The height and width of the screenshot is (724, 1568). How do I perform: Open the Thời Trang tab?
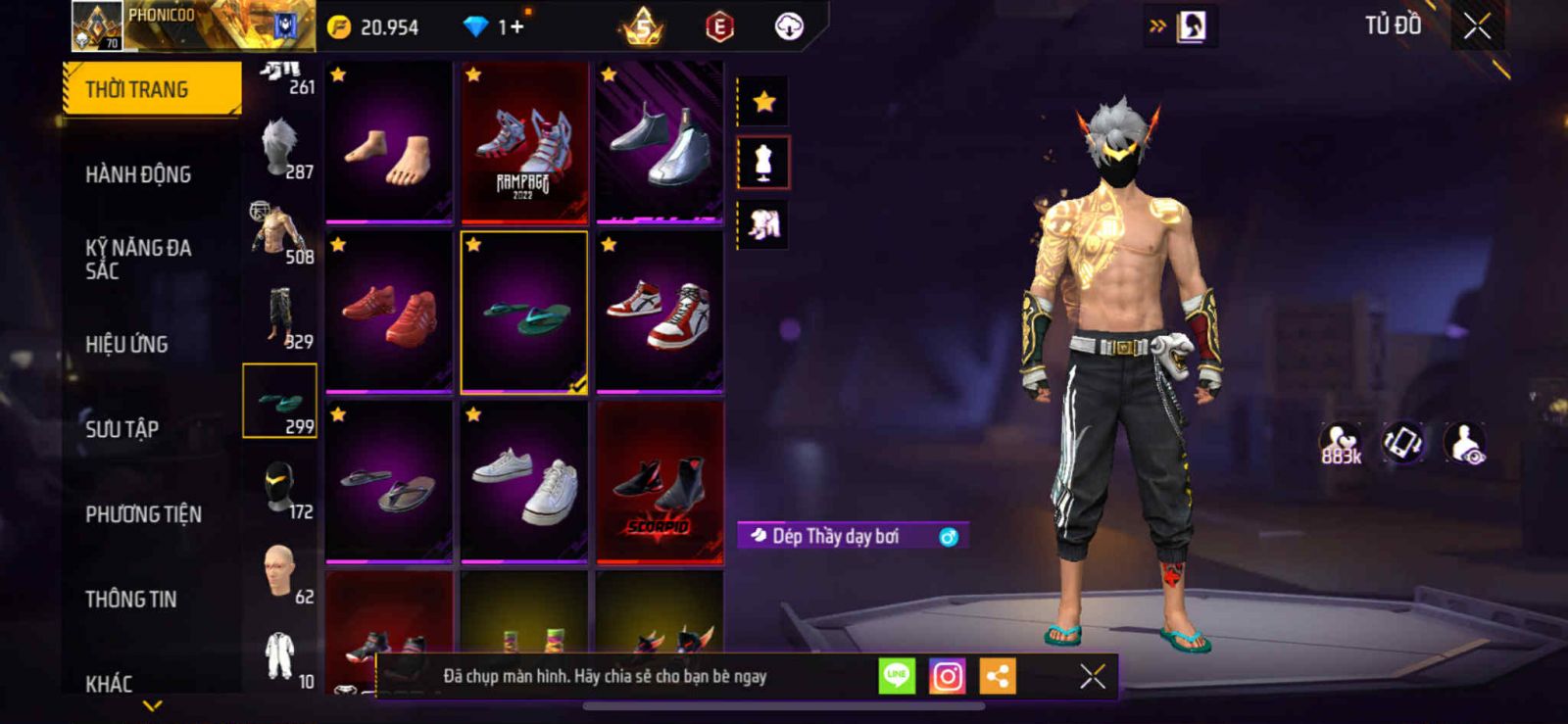[x=151, y=89]
